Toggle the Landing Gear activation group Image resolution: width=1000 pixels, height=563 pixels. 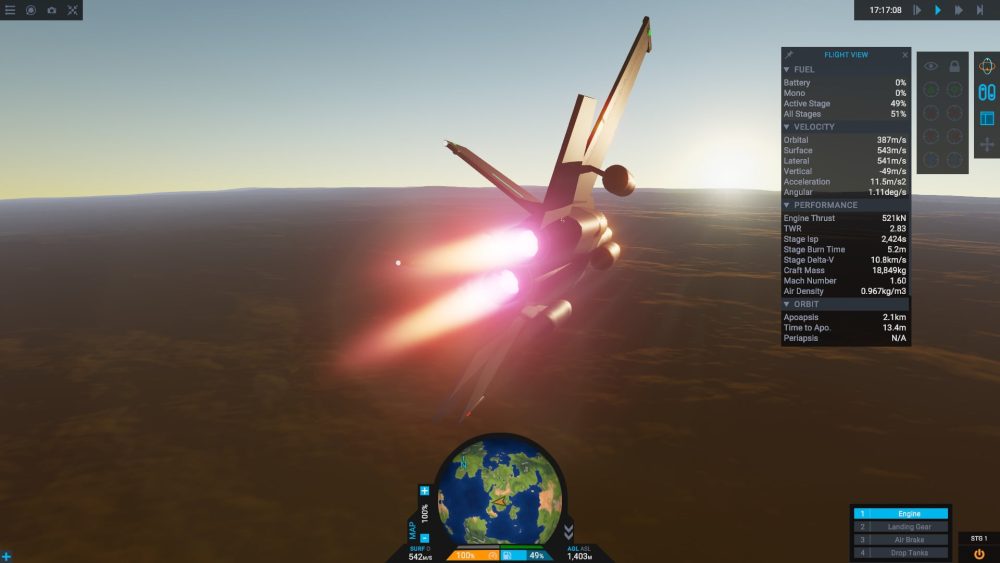point(900,527)
